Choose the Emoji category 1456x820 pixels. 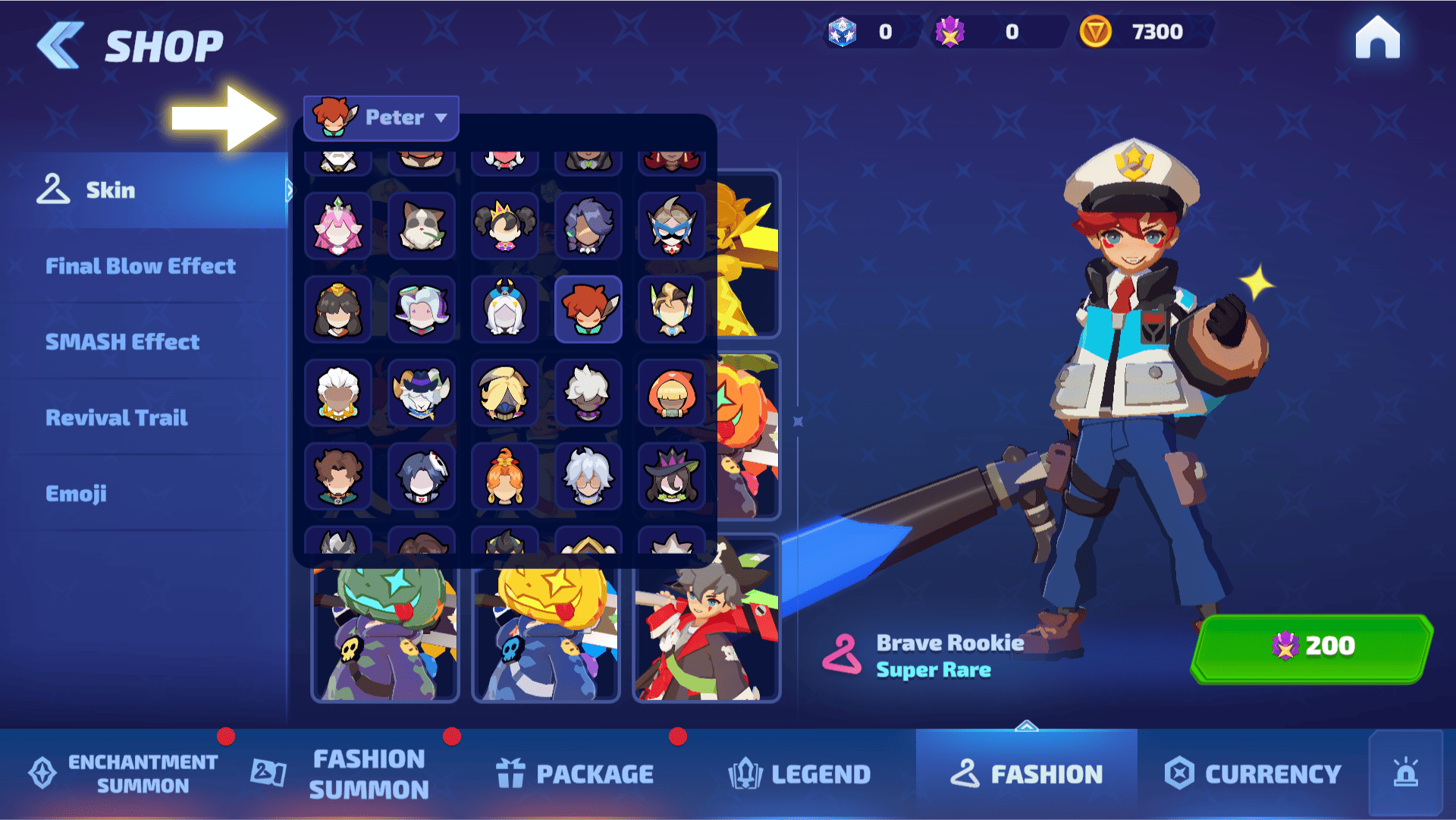tap(76, 494)
